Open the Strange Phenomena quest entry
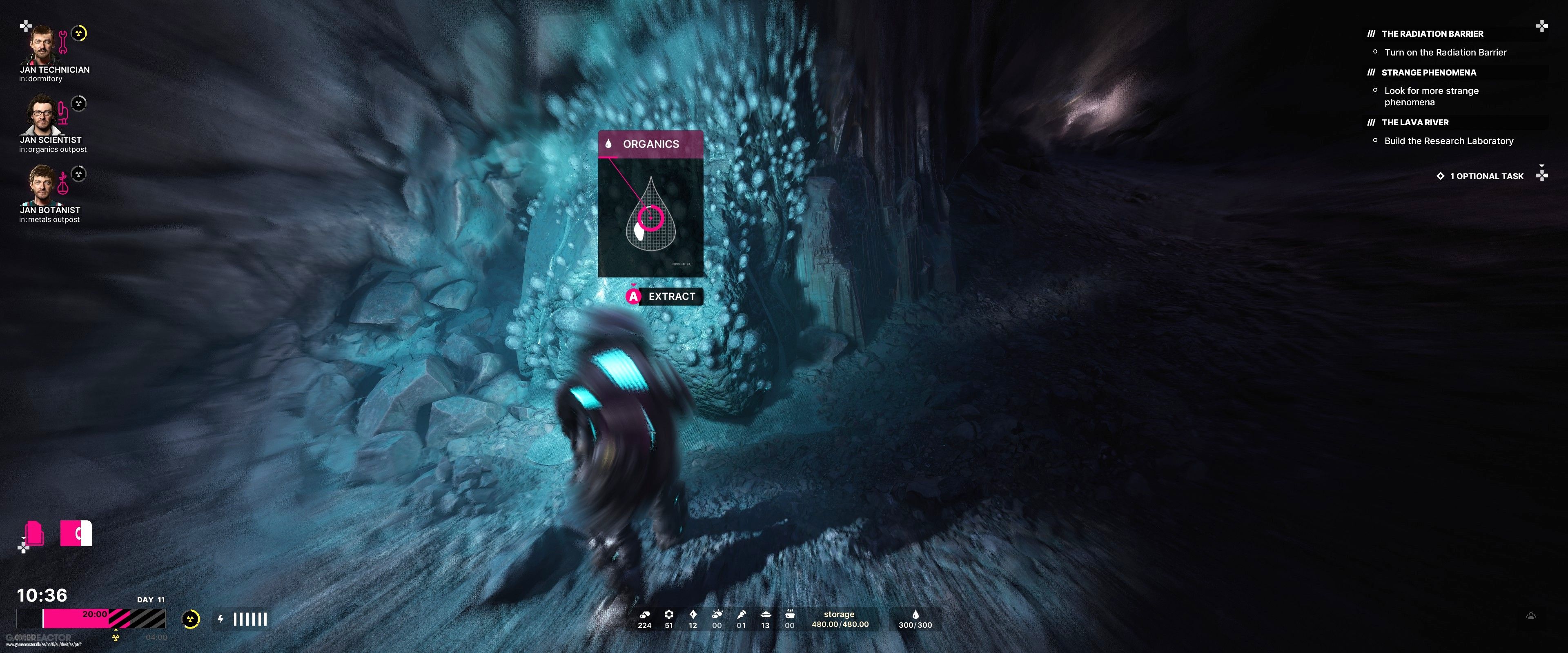This screenshot has width=1568, height=653. click(x=1428, y=72)
